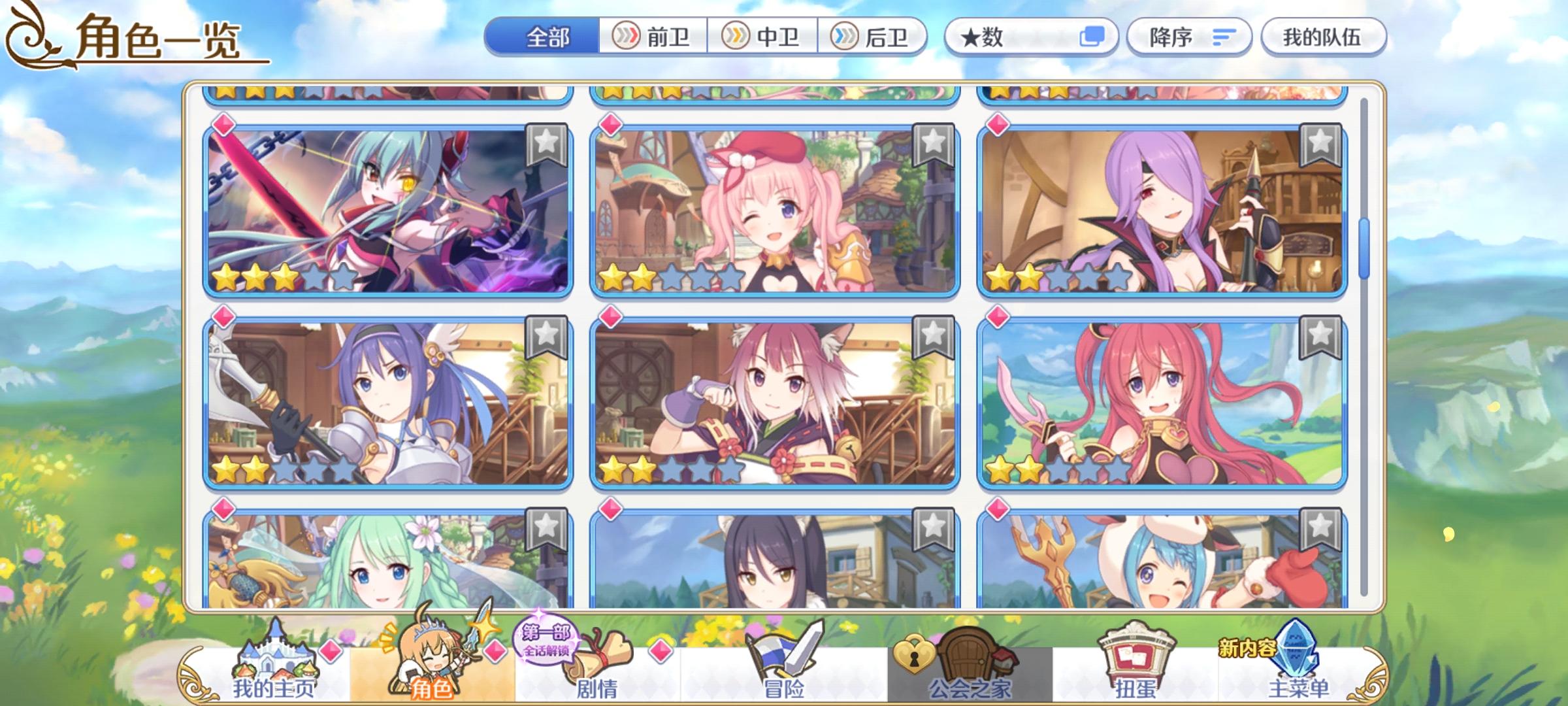The image size is (1568, 706).
Task: Expand the sort copy options next to ★数
Action: click(1092, 37)
